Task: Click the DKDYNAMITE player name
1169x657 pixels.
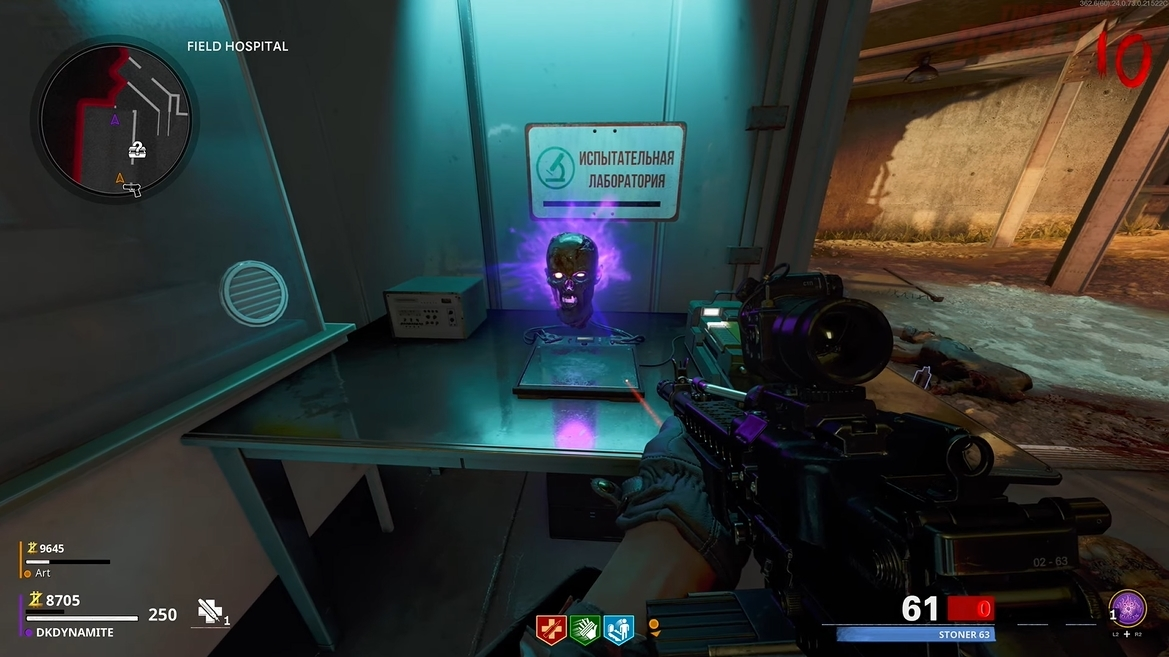Action: [74, 632]
